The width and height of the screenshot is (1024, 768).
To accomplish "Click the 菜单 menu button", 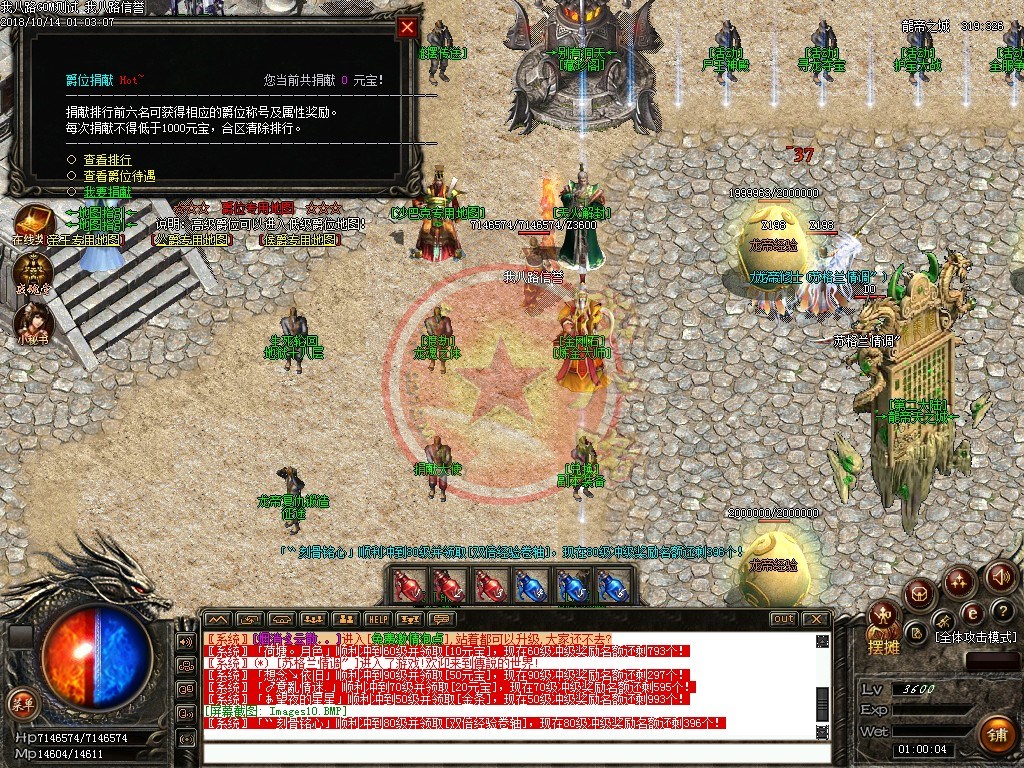I will coord(20,703).
